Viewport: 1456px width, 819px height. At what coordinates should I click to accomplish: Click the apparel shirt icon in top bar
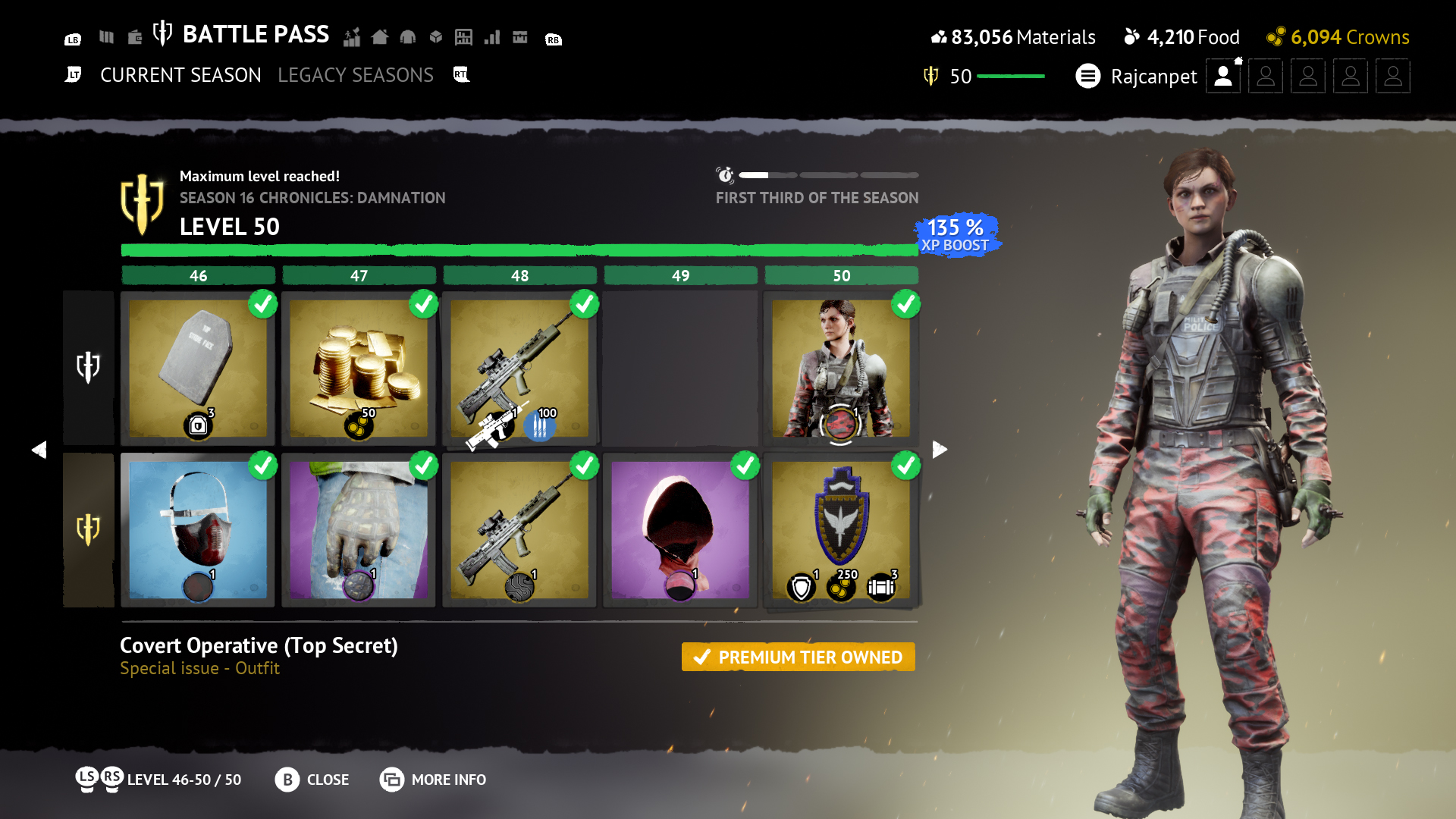coord(408,36)
